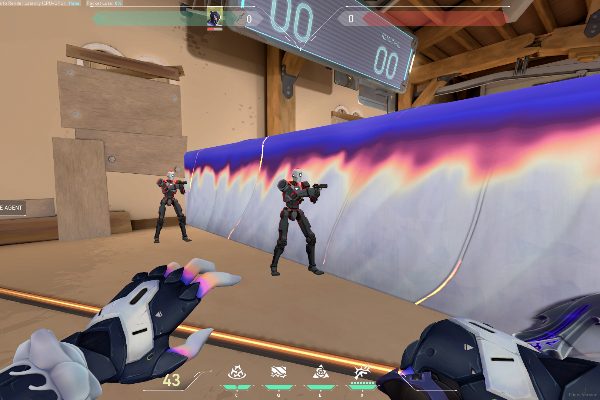Trigger the ultimate ability icon with charge pips
This screenshot has height=400, width=600.
click(x=361, y=372)
